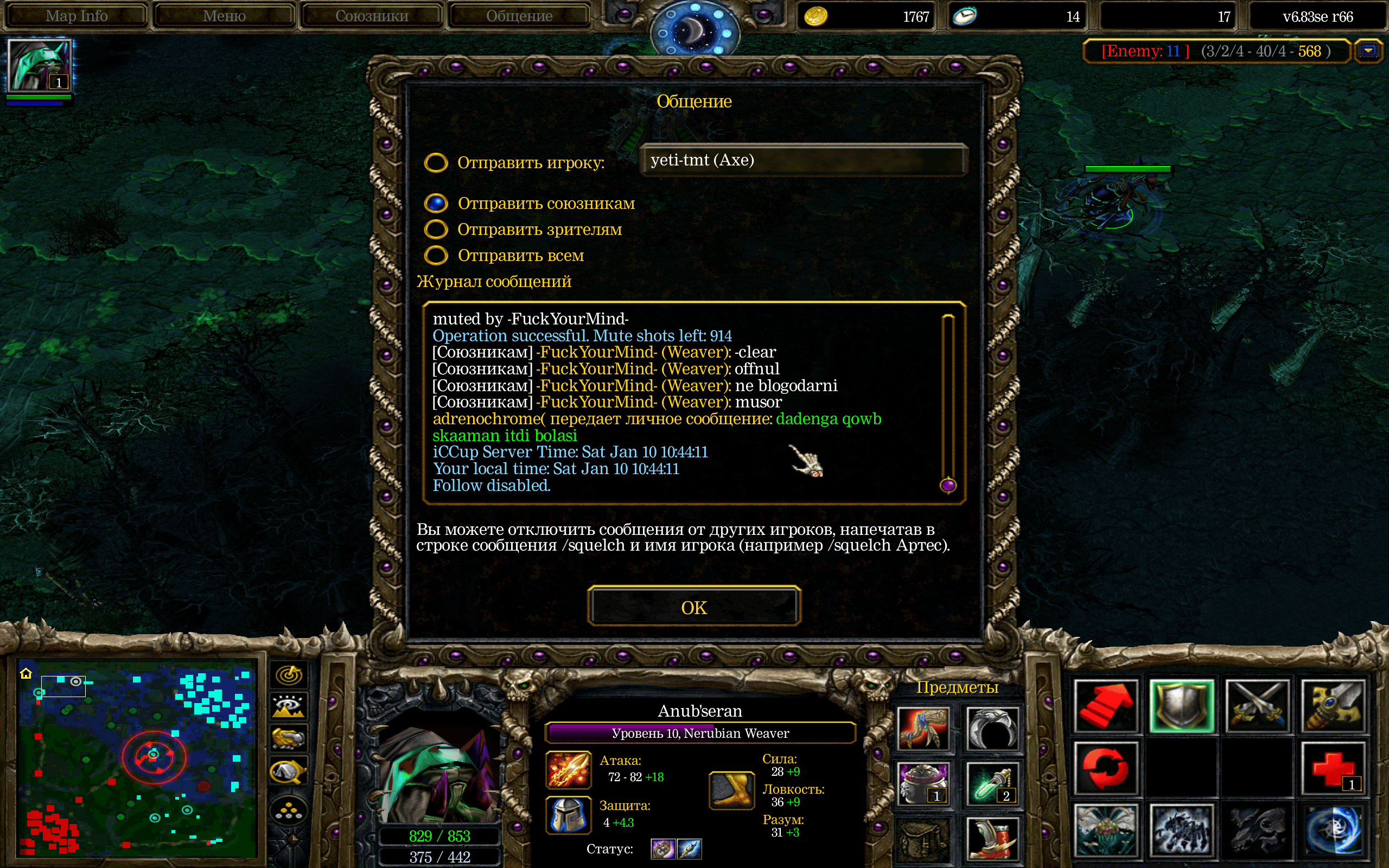Open the Map Info menu
This screenshot has width=1389, height=868.
click(77, 16)
